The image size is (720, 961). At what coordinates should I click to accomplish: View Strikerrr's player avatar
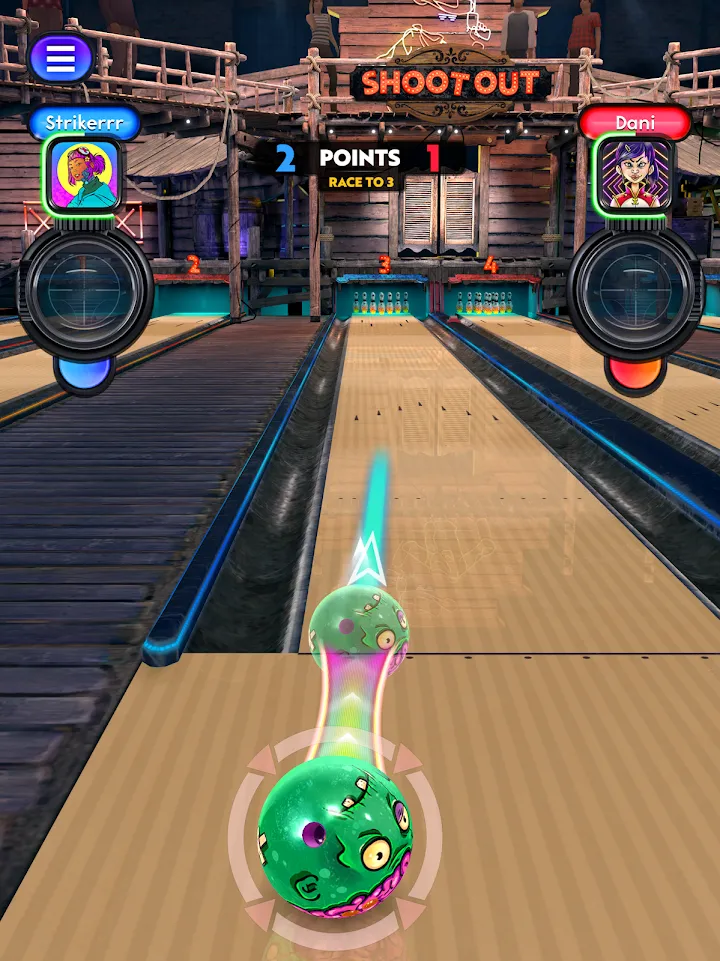[x=84, y=174]
